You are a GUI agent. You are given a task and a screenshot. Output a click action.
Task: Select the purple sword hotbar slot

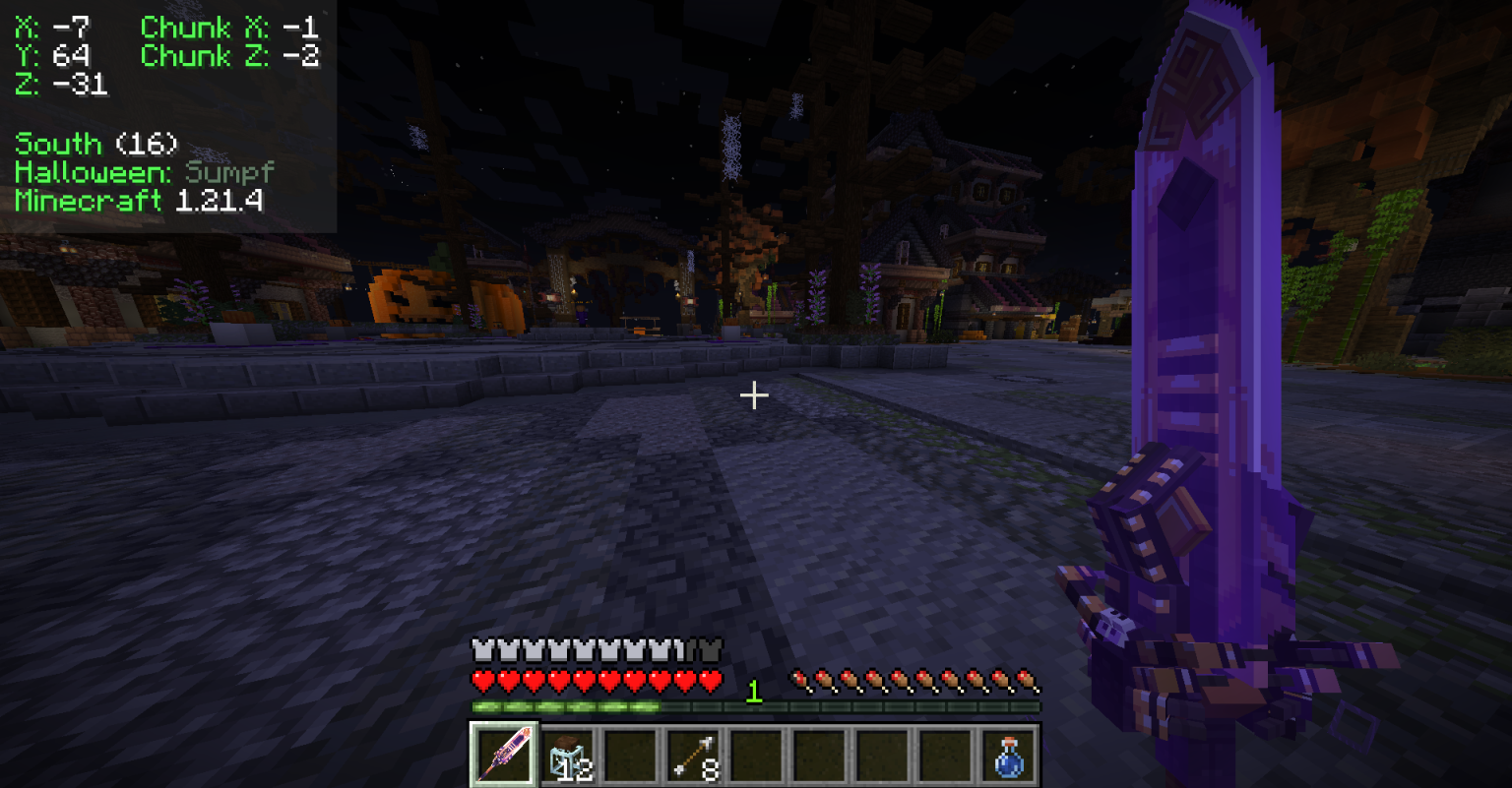(503, 755)
